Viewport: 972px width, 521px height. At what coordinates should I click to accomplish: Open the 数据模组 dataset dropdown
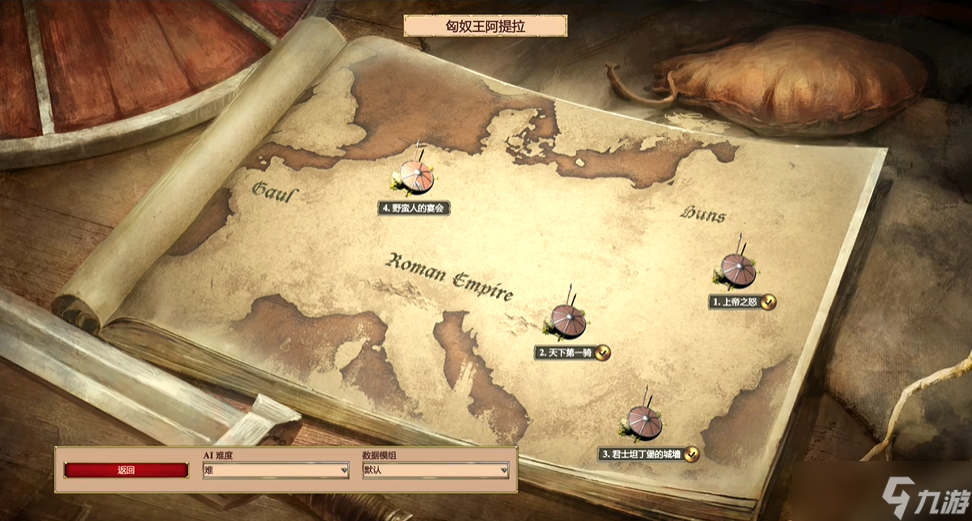pos(435,470)
